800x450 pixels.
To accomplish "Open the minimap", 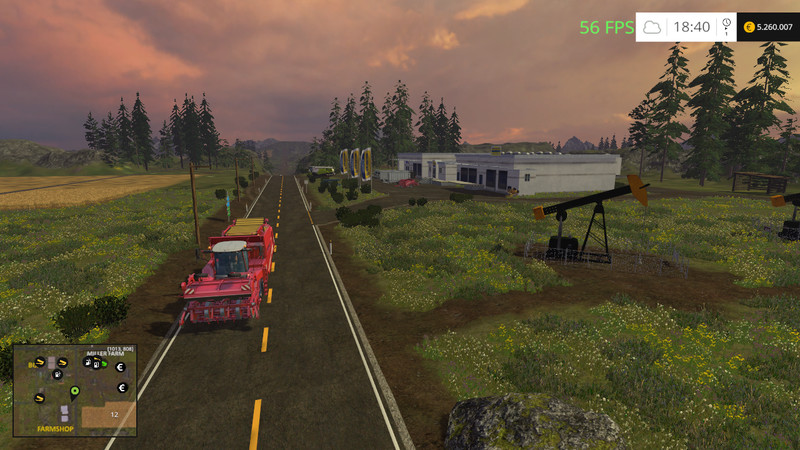I will click(75, 390).
